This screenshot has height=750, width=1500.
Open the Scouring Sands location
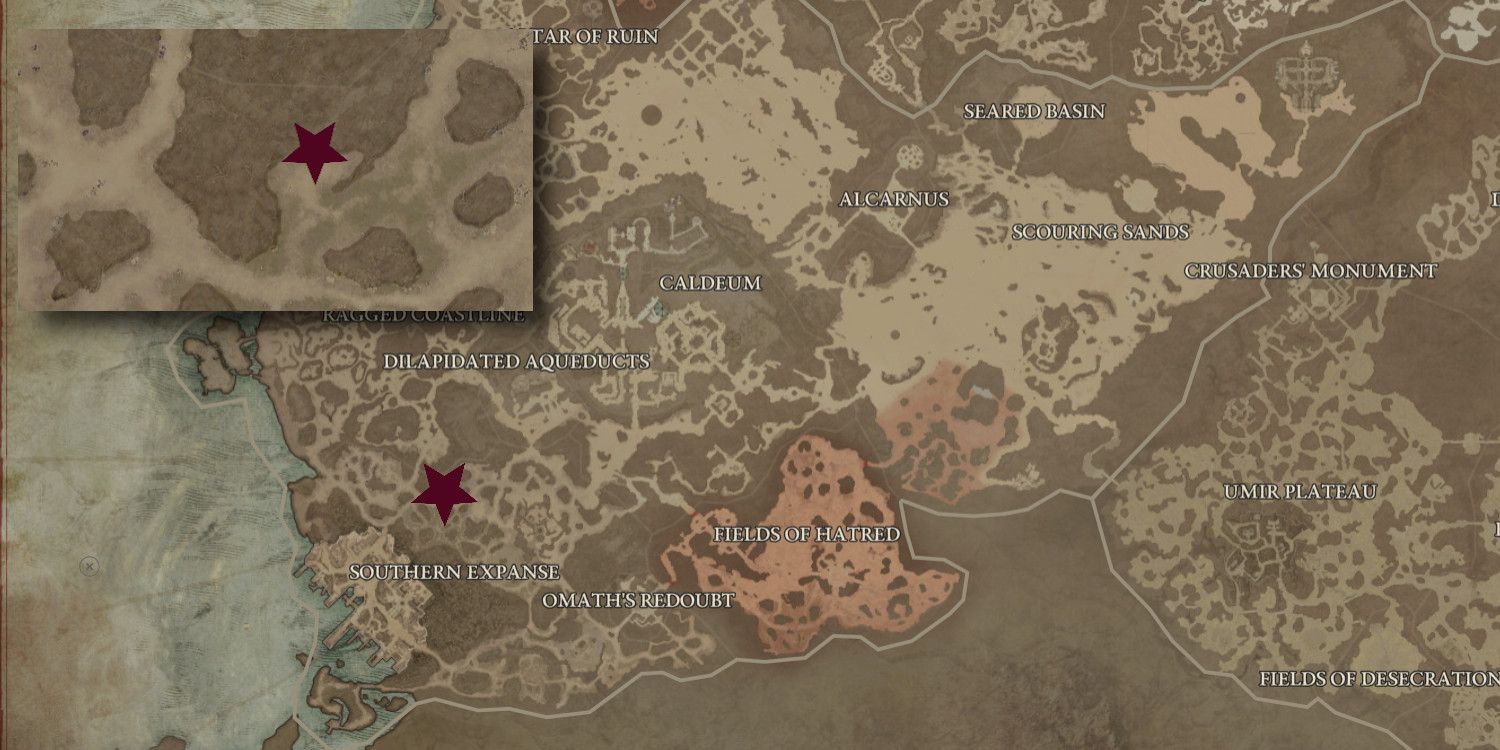[1100, 232]
